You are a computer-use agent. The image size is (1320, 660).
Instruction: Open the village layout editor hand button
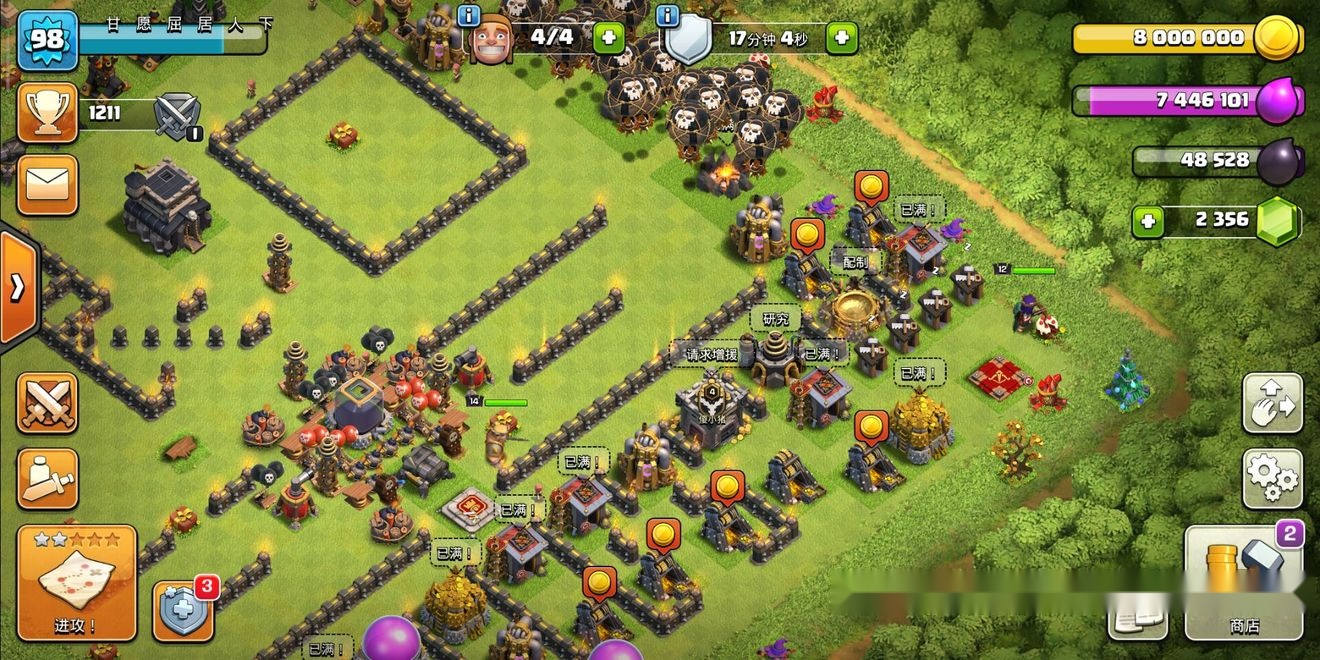pos(1272,404)
